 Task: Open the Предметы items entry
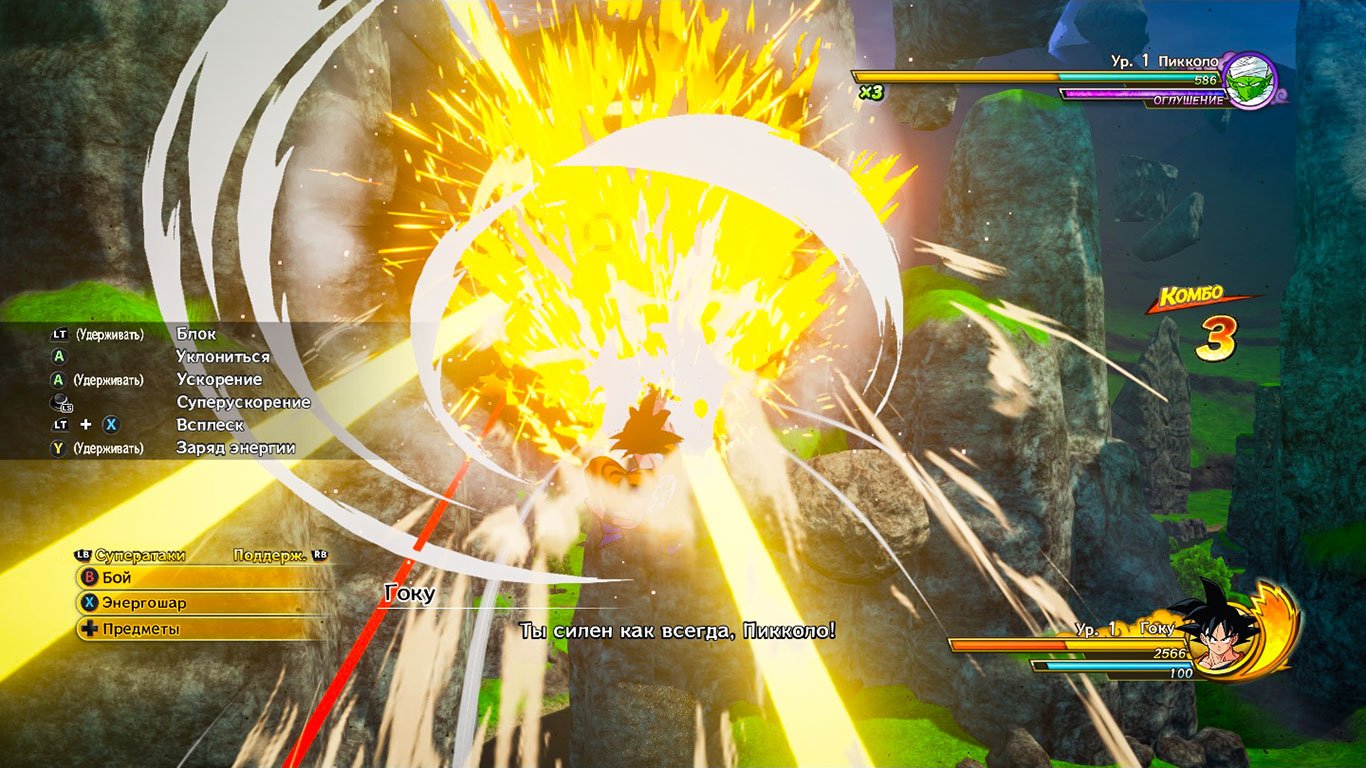point(140,629)
